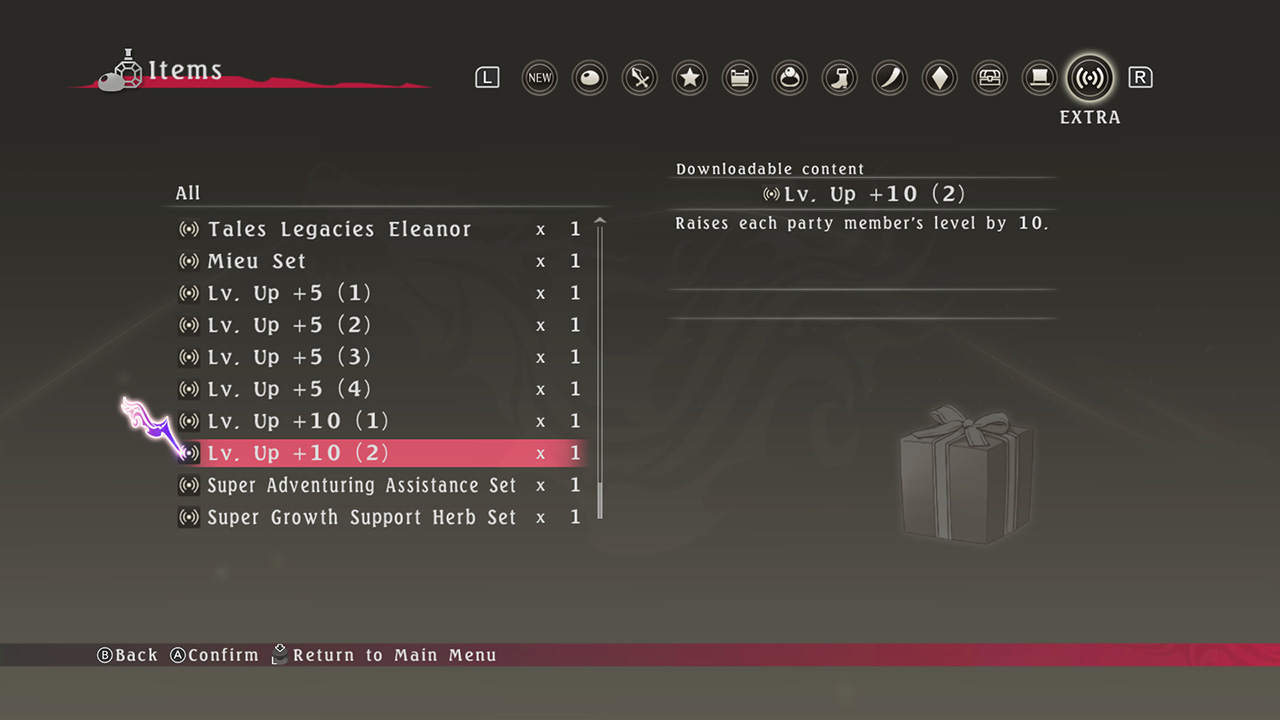This screenshot has height=720, width=1280.
Task: Open the fang material category icon
Action: [x=889, y=78]
